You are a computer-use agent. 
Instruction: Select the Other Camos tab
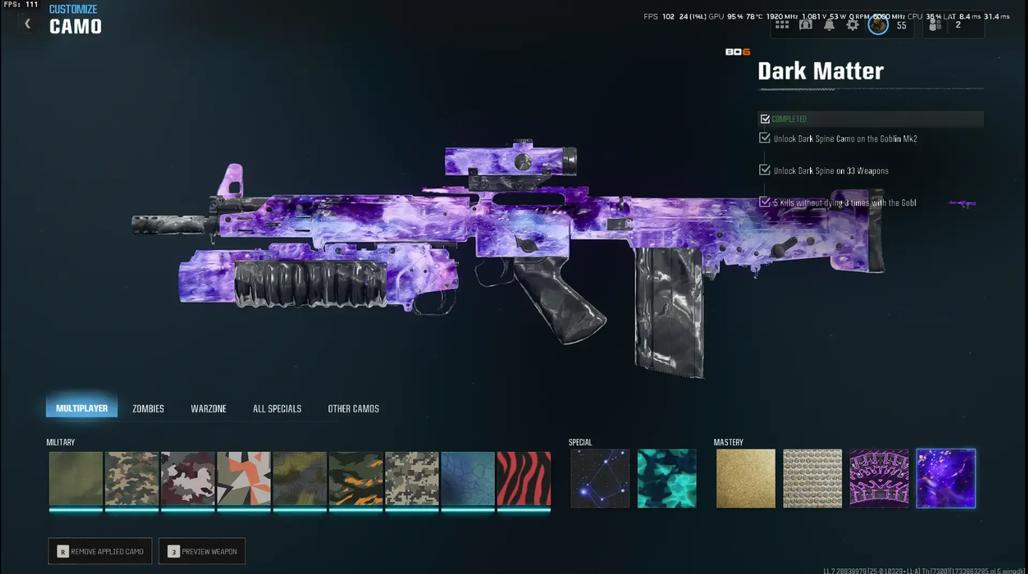pyautogui.click(x=353, y=408)
